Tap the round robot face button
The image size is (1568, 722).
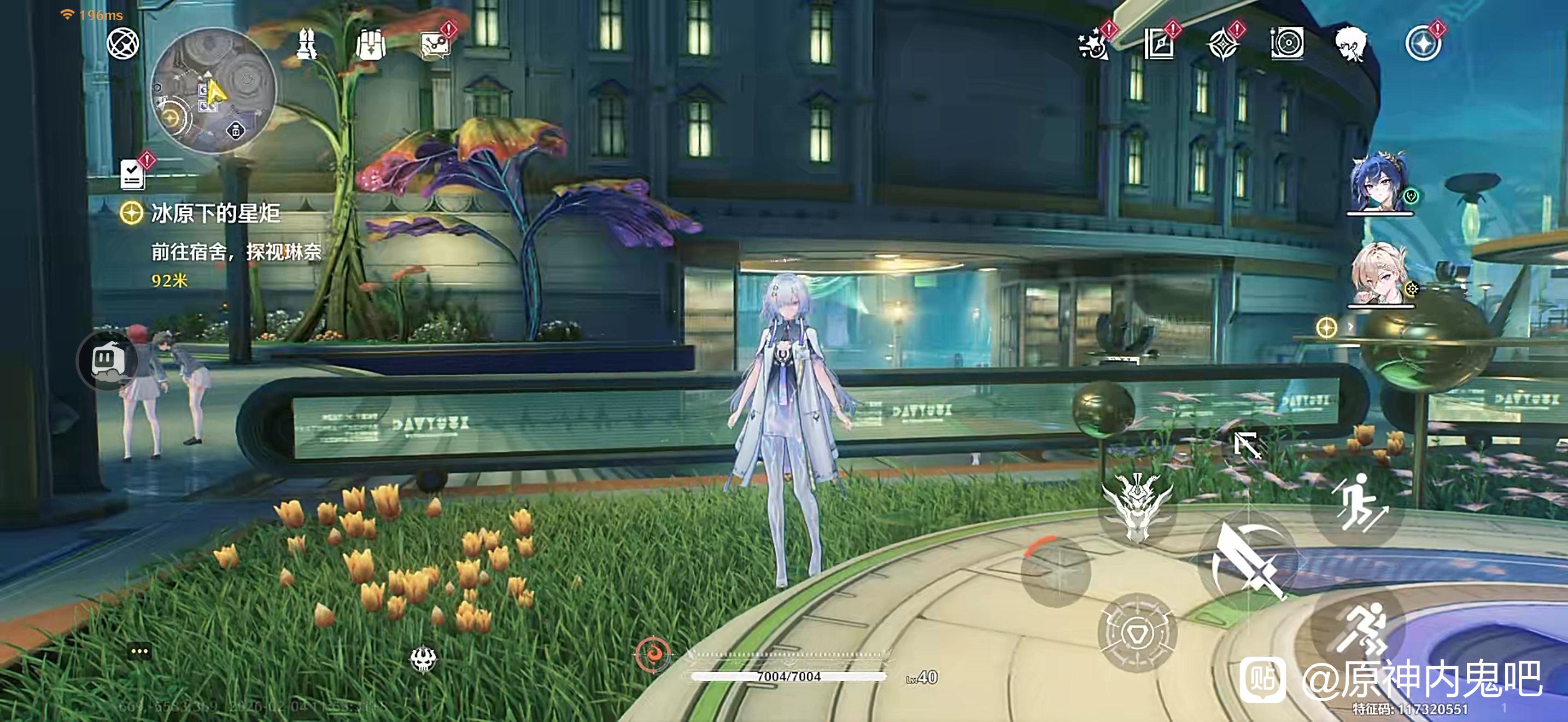point(108,360)
